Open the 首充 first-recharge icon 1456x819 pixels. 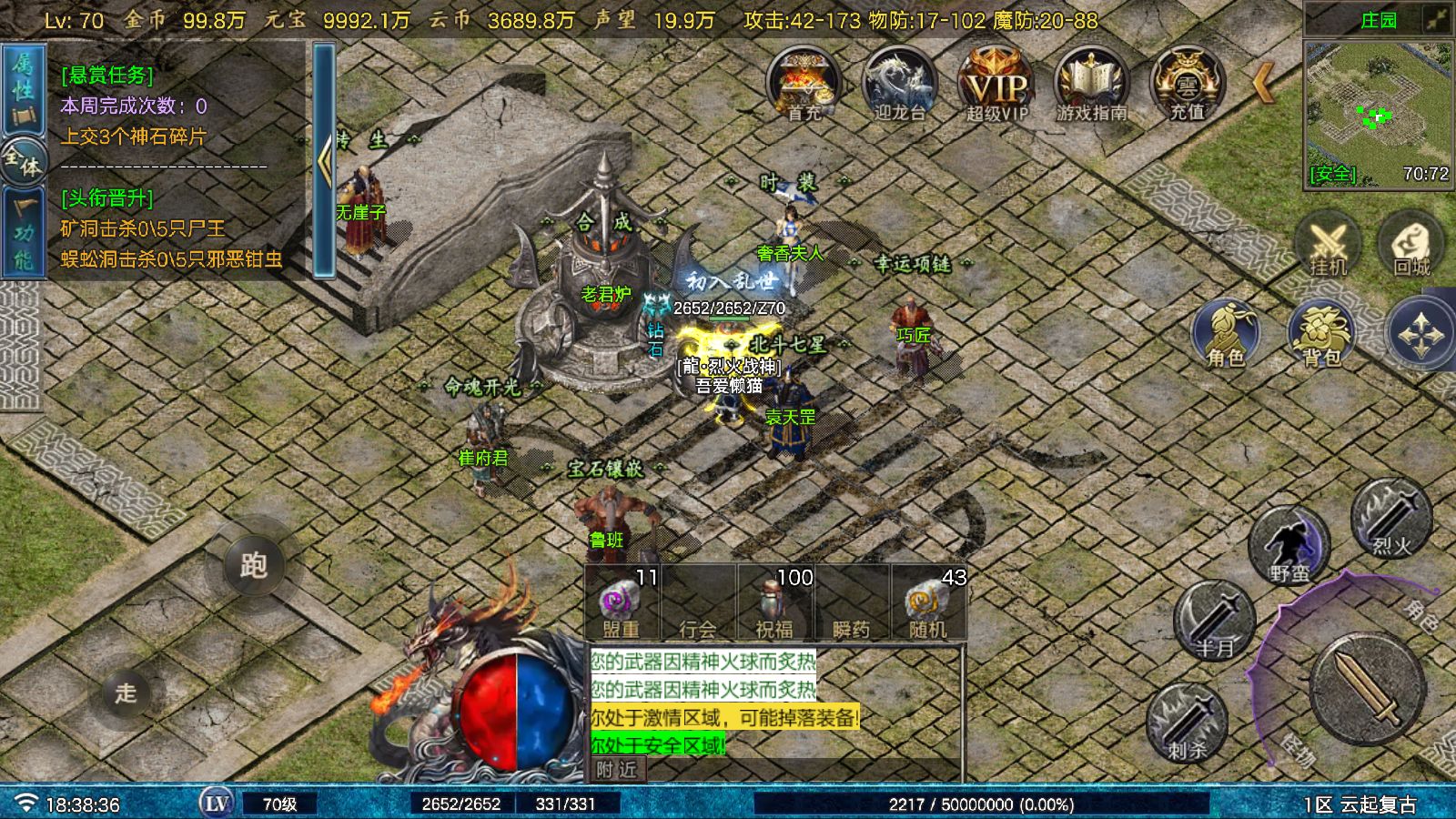coord(804,84)
